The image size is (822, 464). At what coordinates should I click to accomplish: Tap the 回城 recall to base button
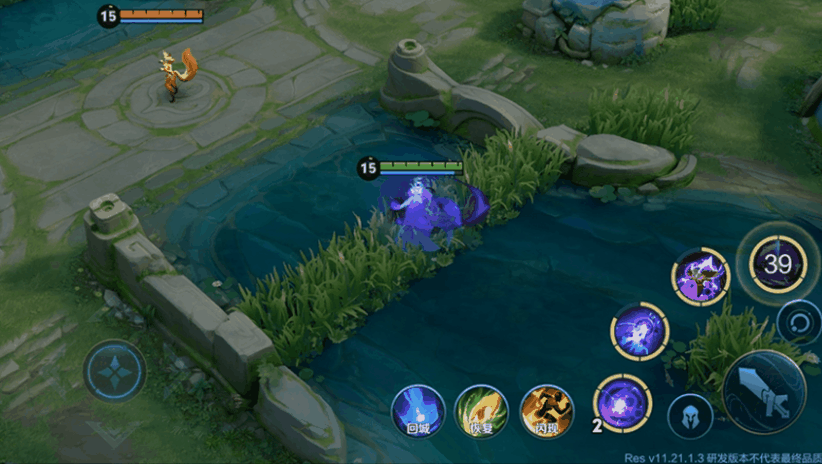[417, 410]
